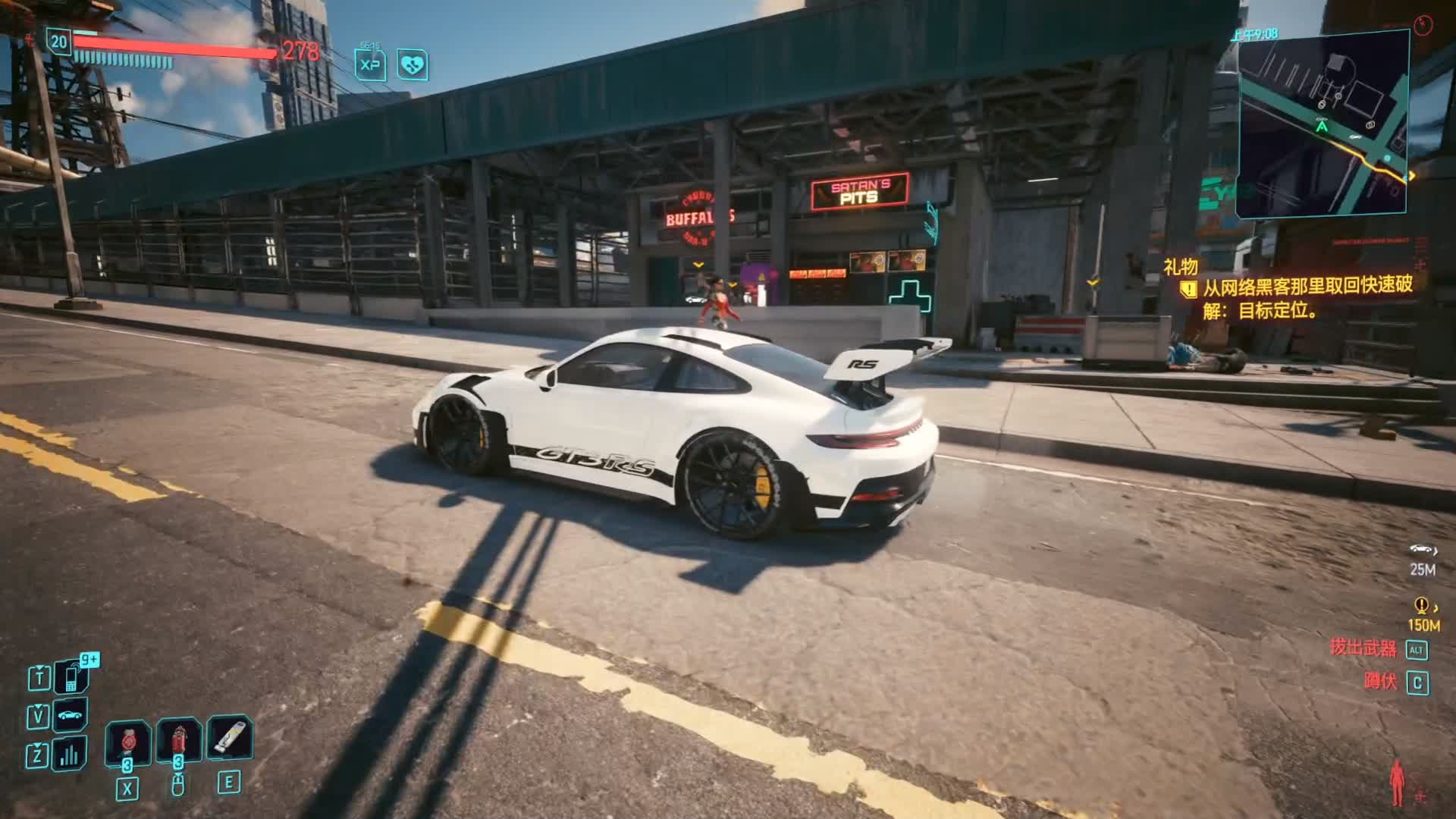Open the minimap
This screenshot has width=1456, height=819.
tap(1323, 124)
